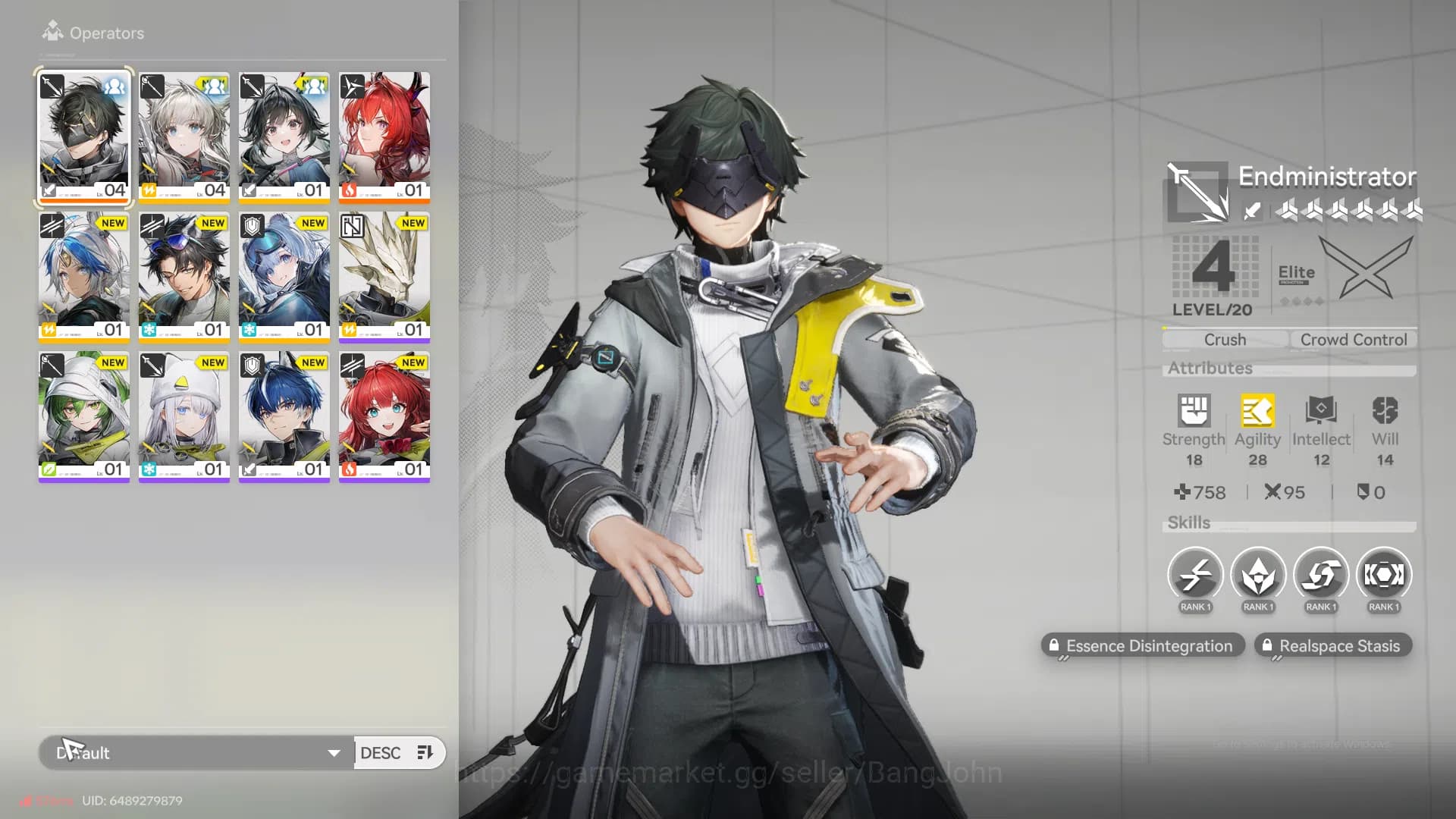Click the Crush tag

click(1225, 340)
